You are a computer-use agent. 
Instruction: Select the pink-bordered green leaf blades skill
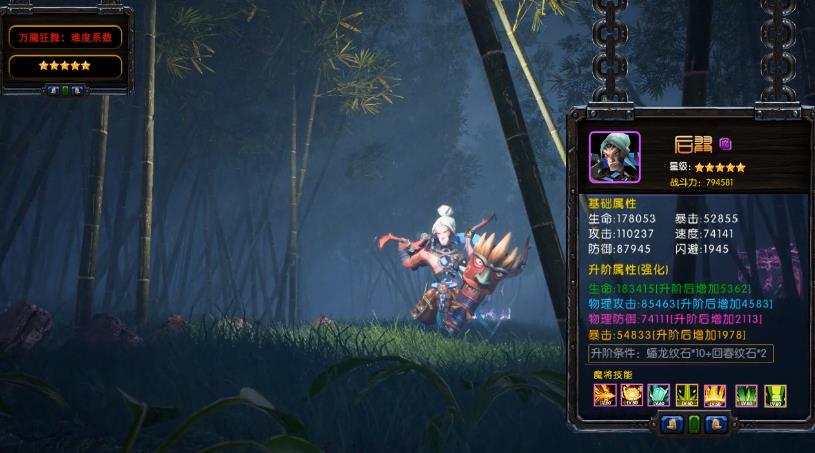(x=746, y=395)
